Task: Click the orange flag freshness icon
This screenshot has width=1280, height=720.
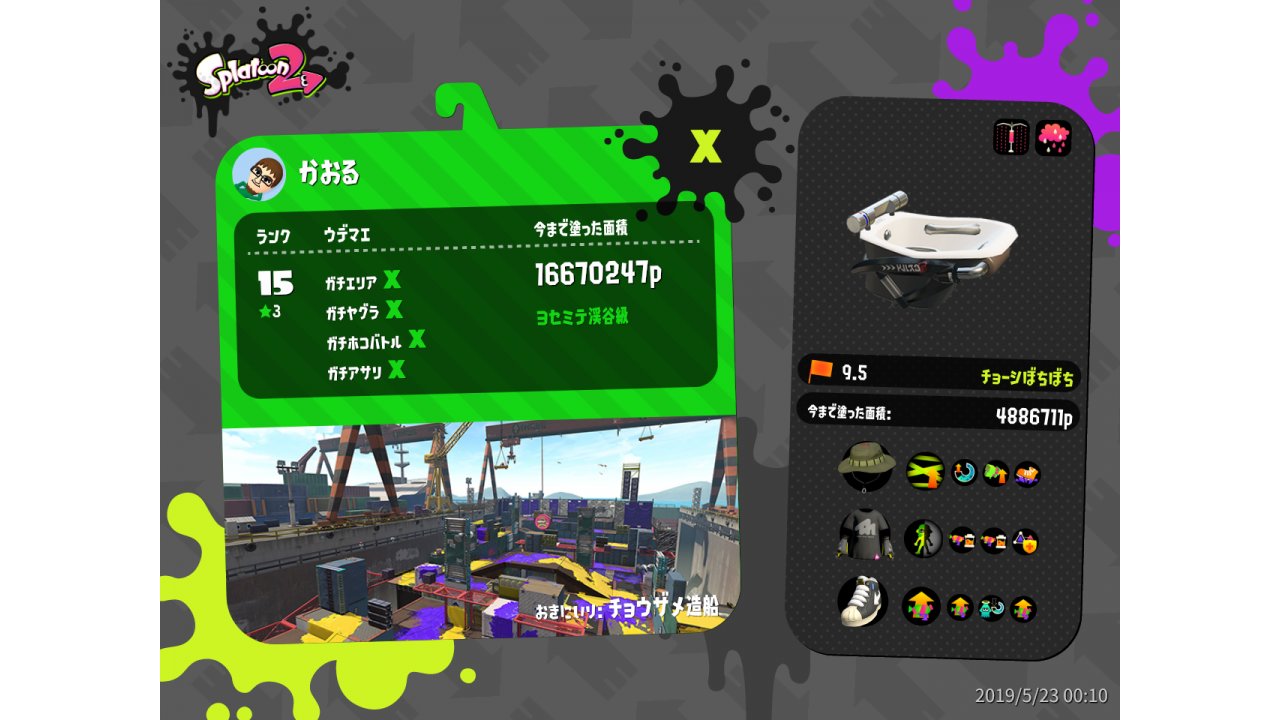Action: pyautogui.click(x=821, y=371)
